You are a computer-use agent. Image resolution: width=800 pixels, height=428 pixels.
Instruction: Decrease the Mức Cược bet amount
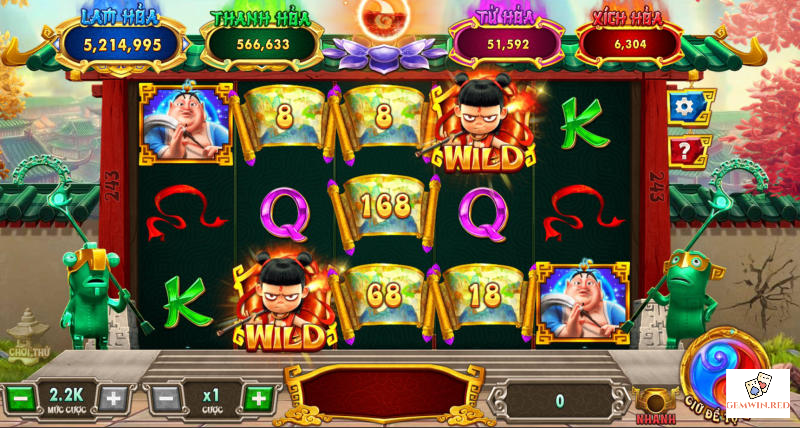click(x=18, y=398)
